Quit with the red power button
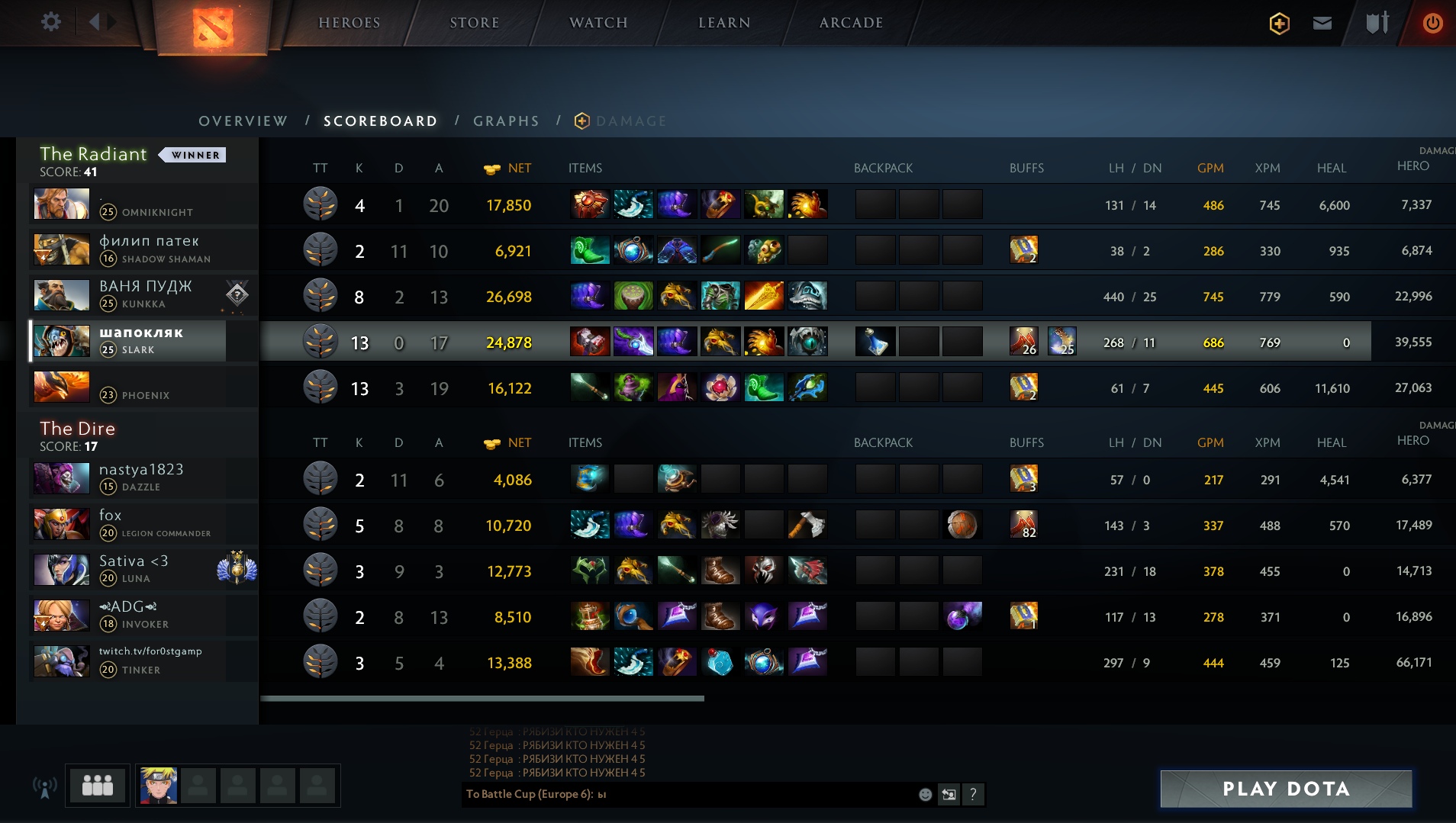The height and width of the screenshot is (823, 1456). [x=1432, y=24]
